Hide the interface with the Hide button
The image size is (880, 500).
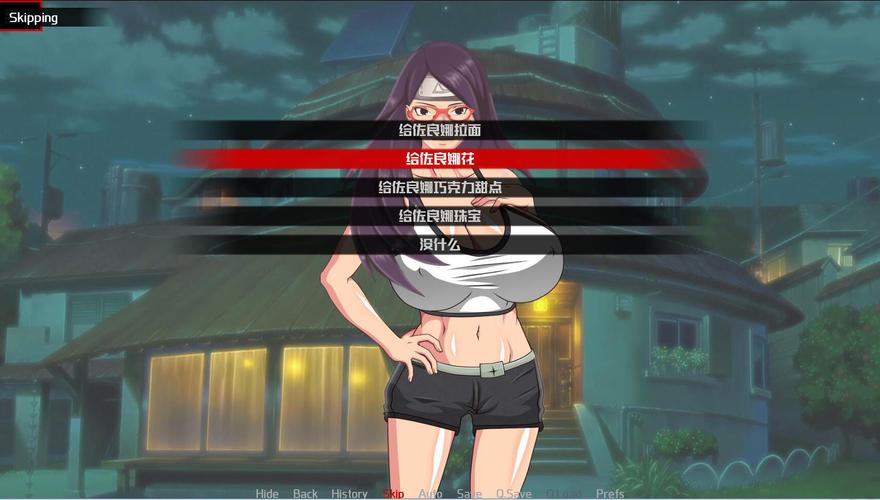tap(267, 493)
